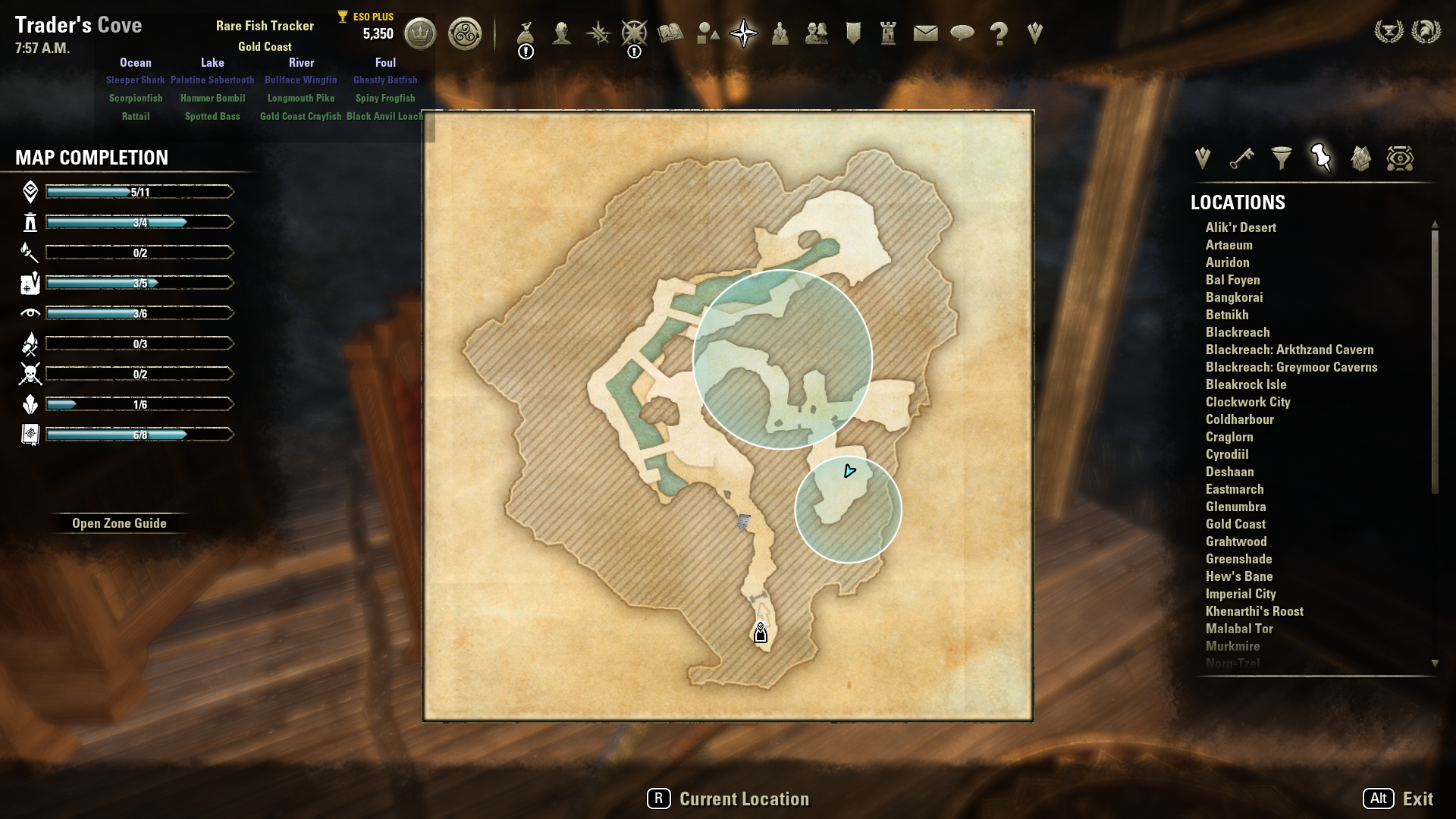Switch to the map filters funnel tab
Viewport: 1456px width, 819px height.
[1282, 158]
